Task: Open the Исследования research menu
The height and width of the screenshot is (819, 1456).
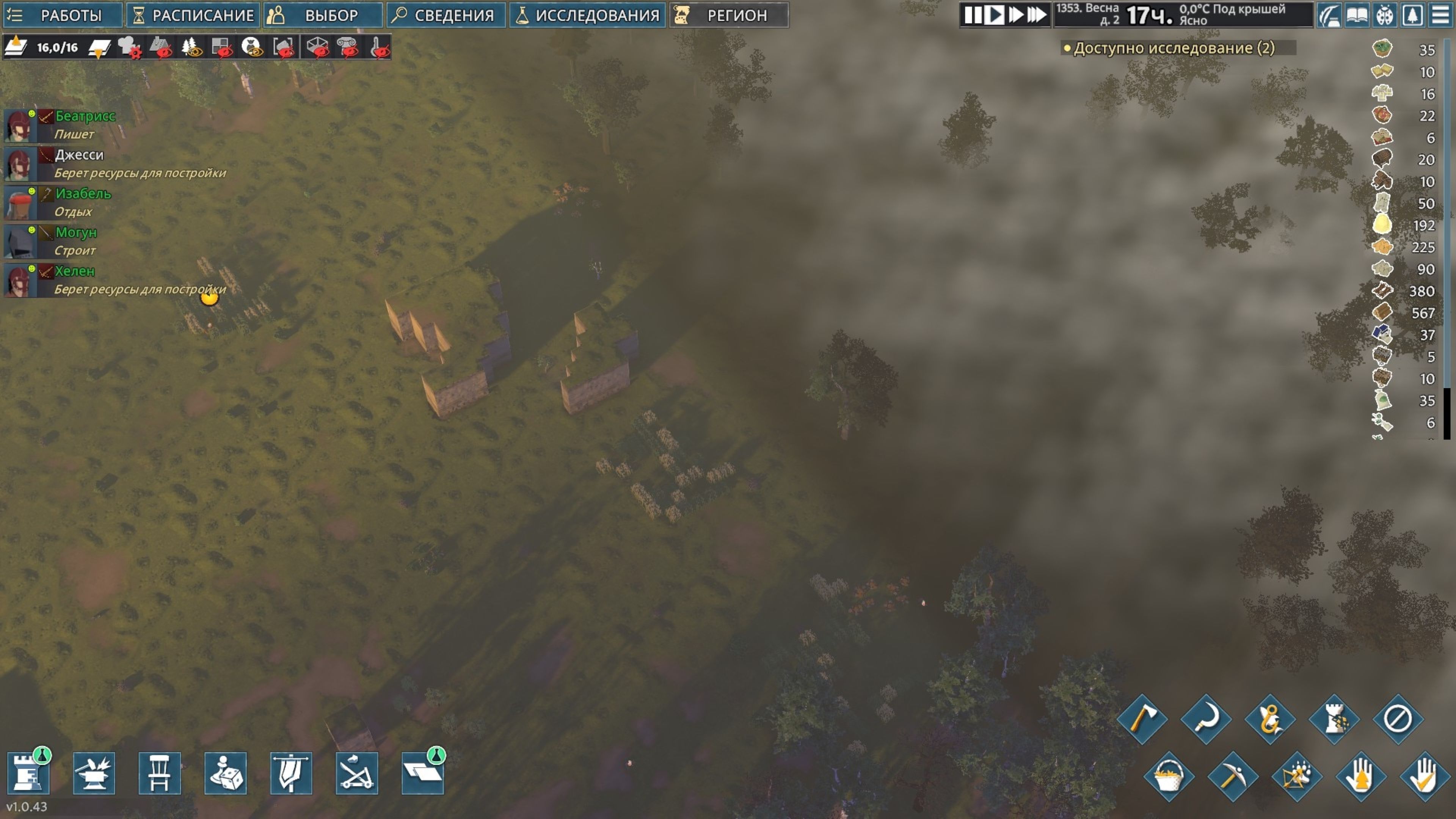Action: [588, 15]
